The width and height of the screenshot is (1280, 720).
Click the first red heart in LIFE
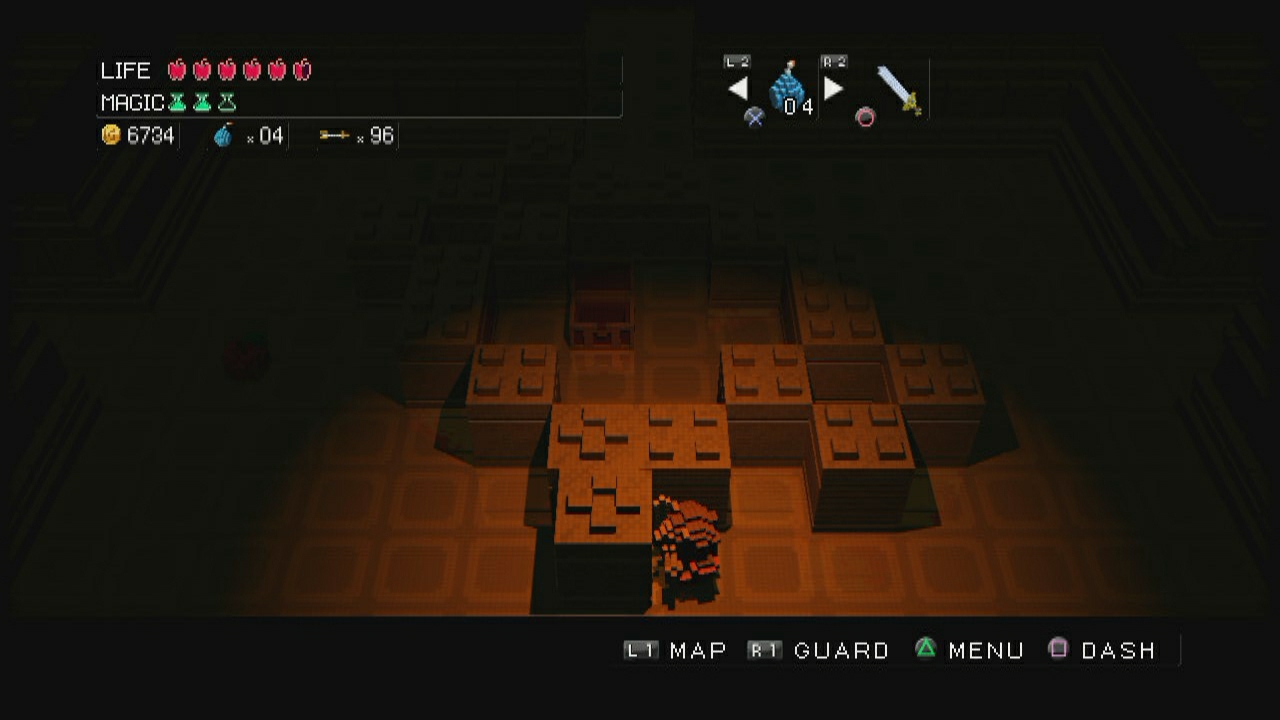178,69
